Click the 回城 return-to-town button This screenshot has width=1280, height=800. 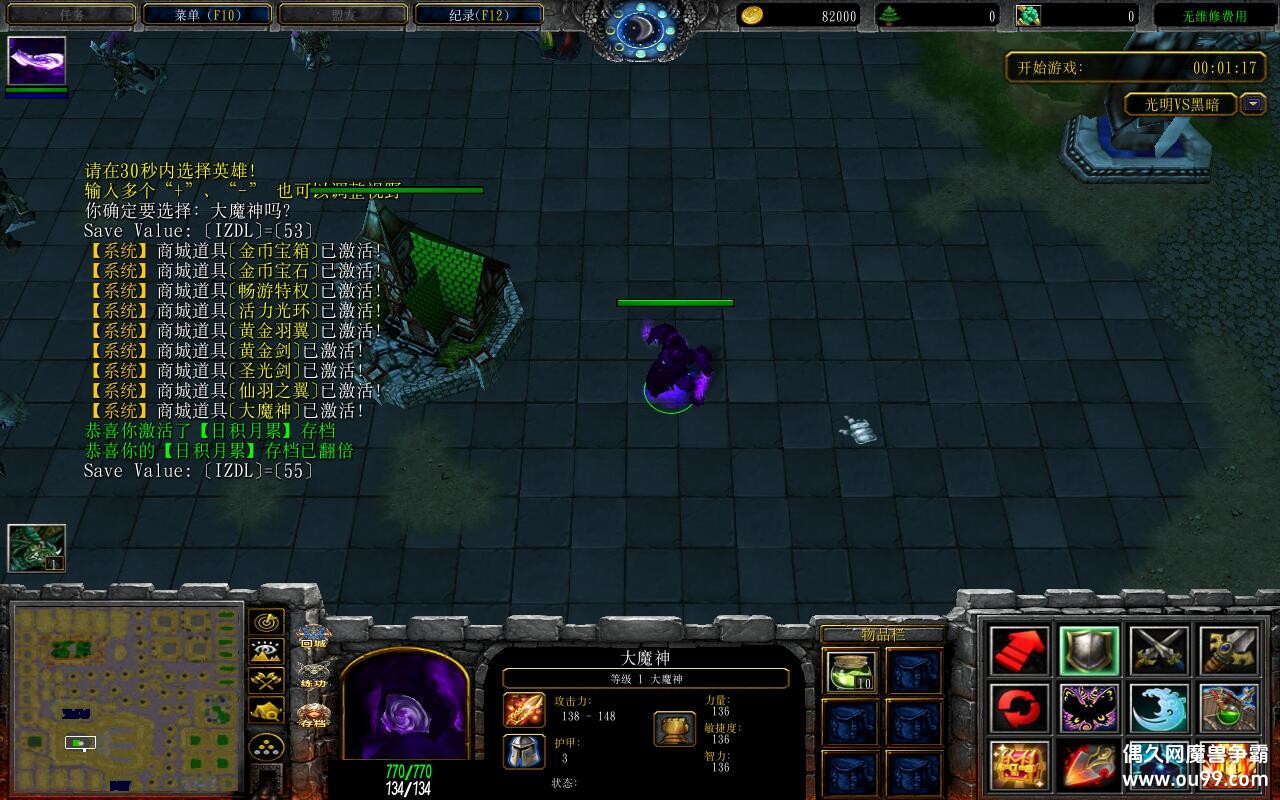pos(313,637)
